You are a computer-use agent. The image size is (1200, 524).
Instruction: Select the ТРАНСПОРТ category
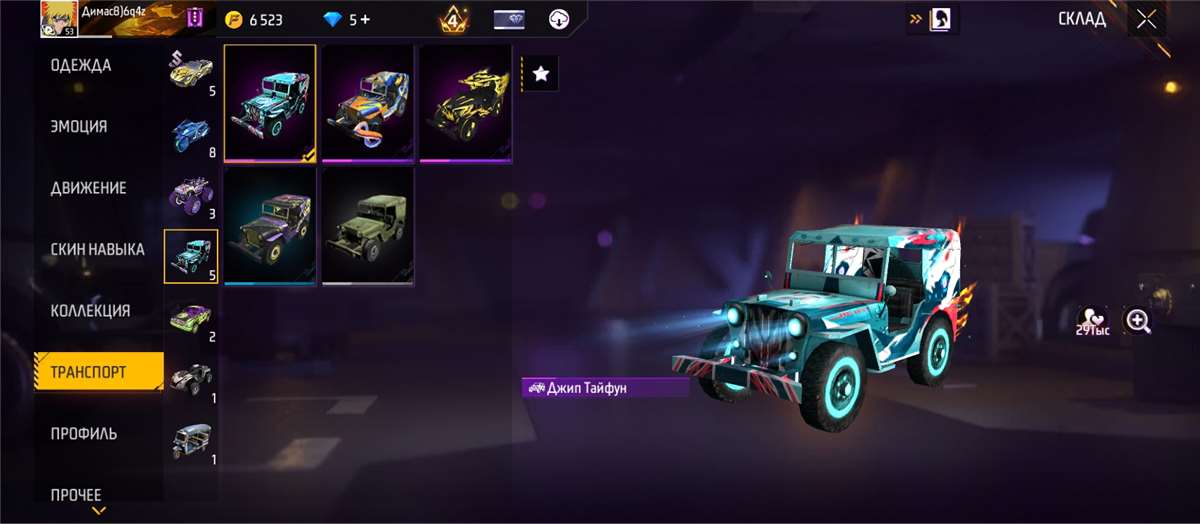tap(90, 372)
